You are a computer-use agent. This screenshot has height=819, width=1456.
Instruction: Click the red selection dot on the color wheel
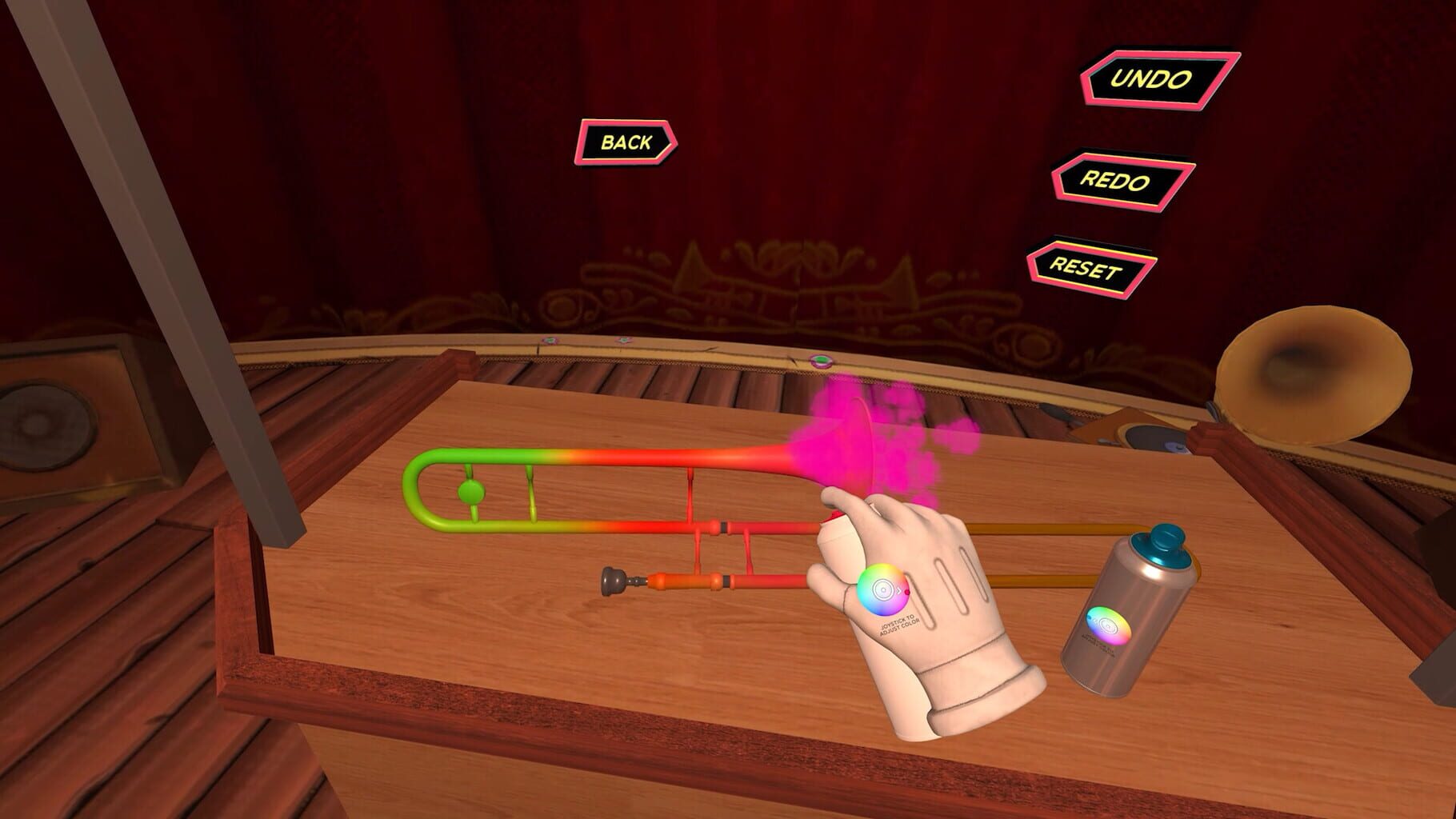pos(907,592)
